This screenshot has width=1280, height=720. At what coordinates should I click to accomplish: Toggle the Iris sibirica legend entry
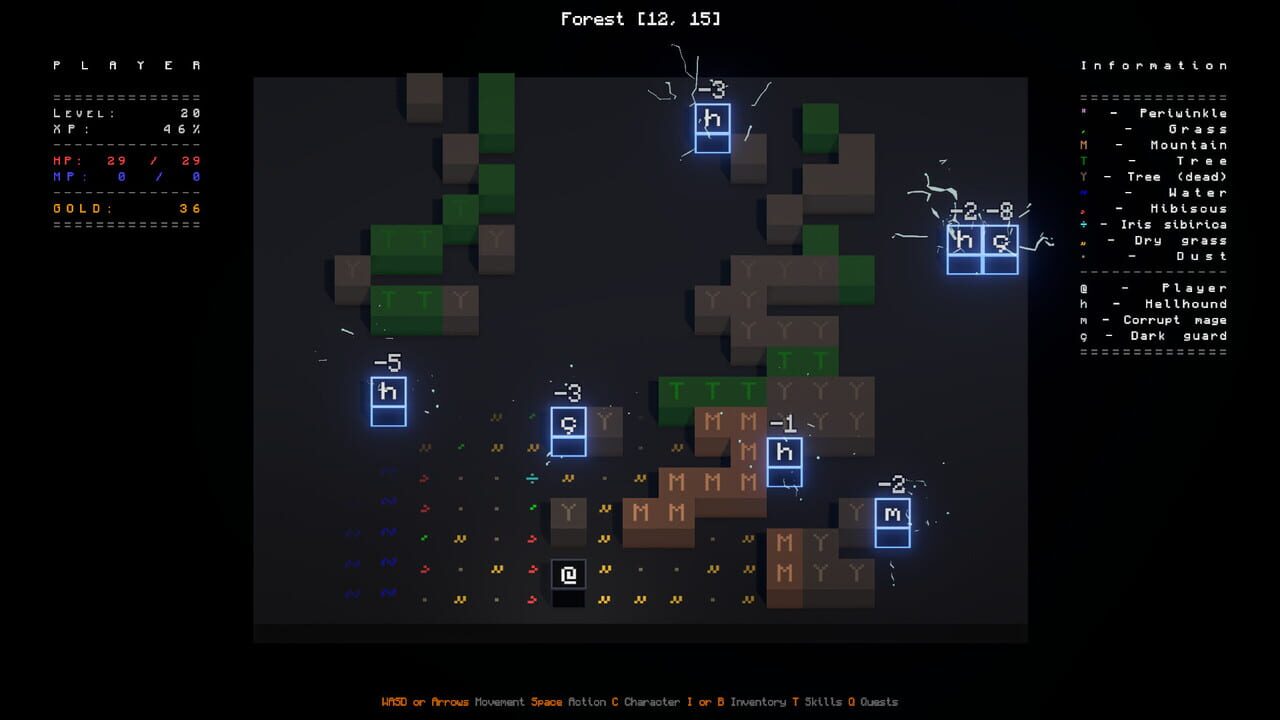(1155, 224)
